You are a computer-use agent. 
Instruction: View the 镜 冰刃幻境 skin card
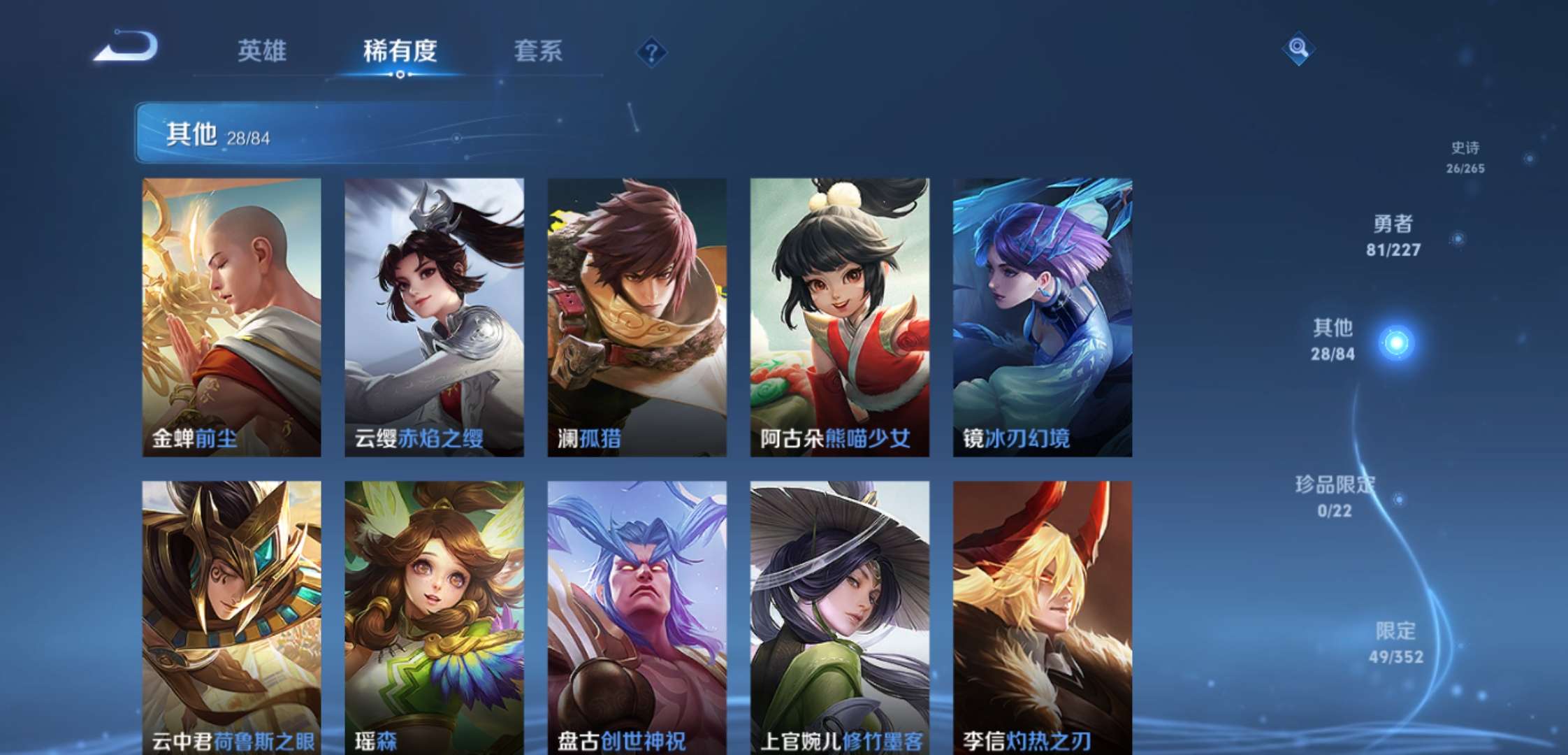point(1042,317)
